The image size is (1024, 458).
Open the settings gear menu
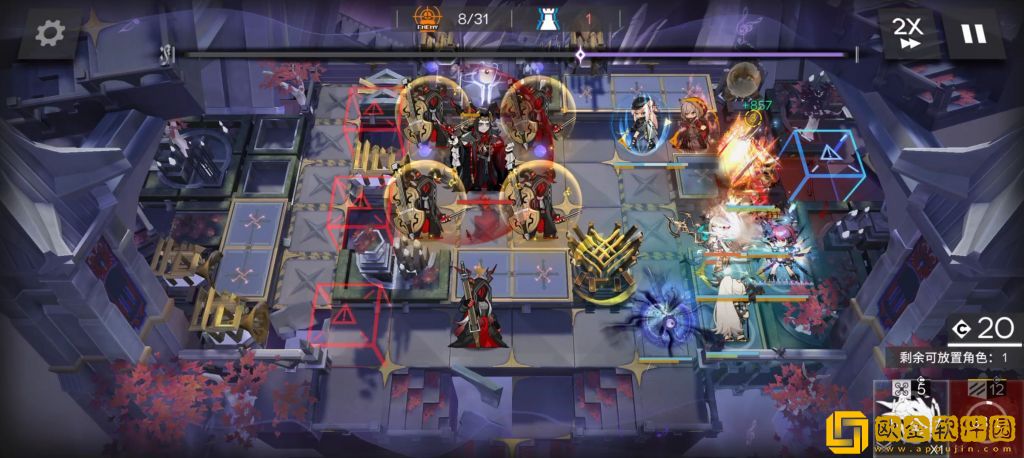pos(49,33)
